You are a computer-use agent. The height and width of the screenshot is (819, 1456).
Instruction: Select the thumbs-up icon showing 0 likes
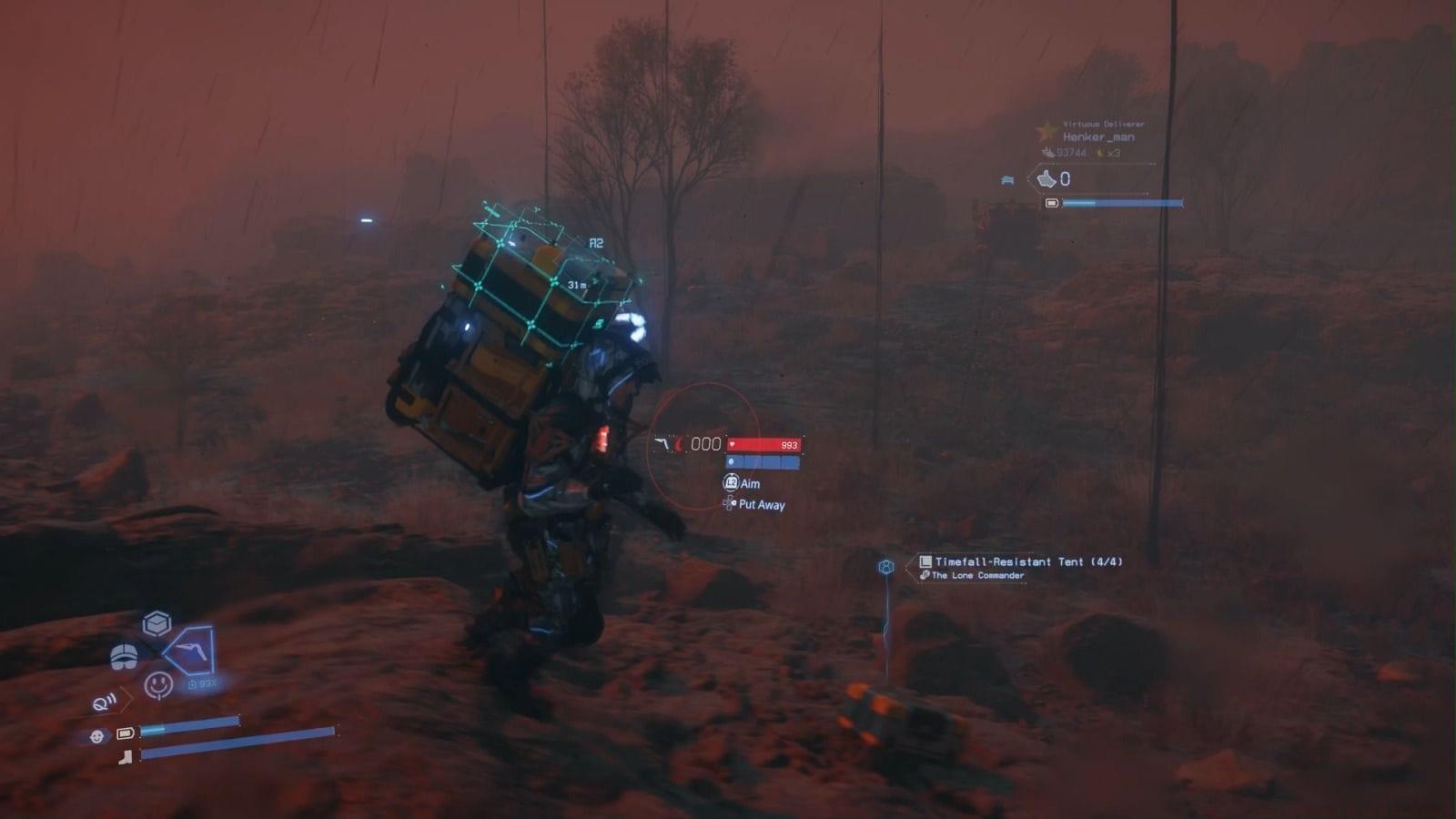(x=1048, y=179)
